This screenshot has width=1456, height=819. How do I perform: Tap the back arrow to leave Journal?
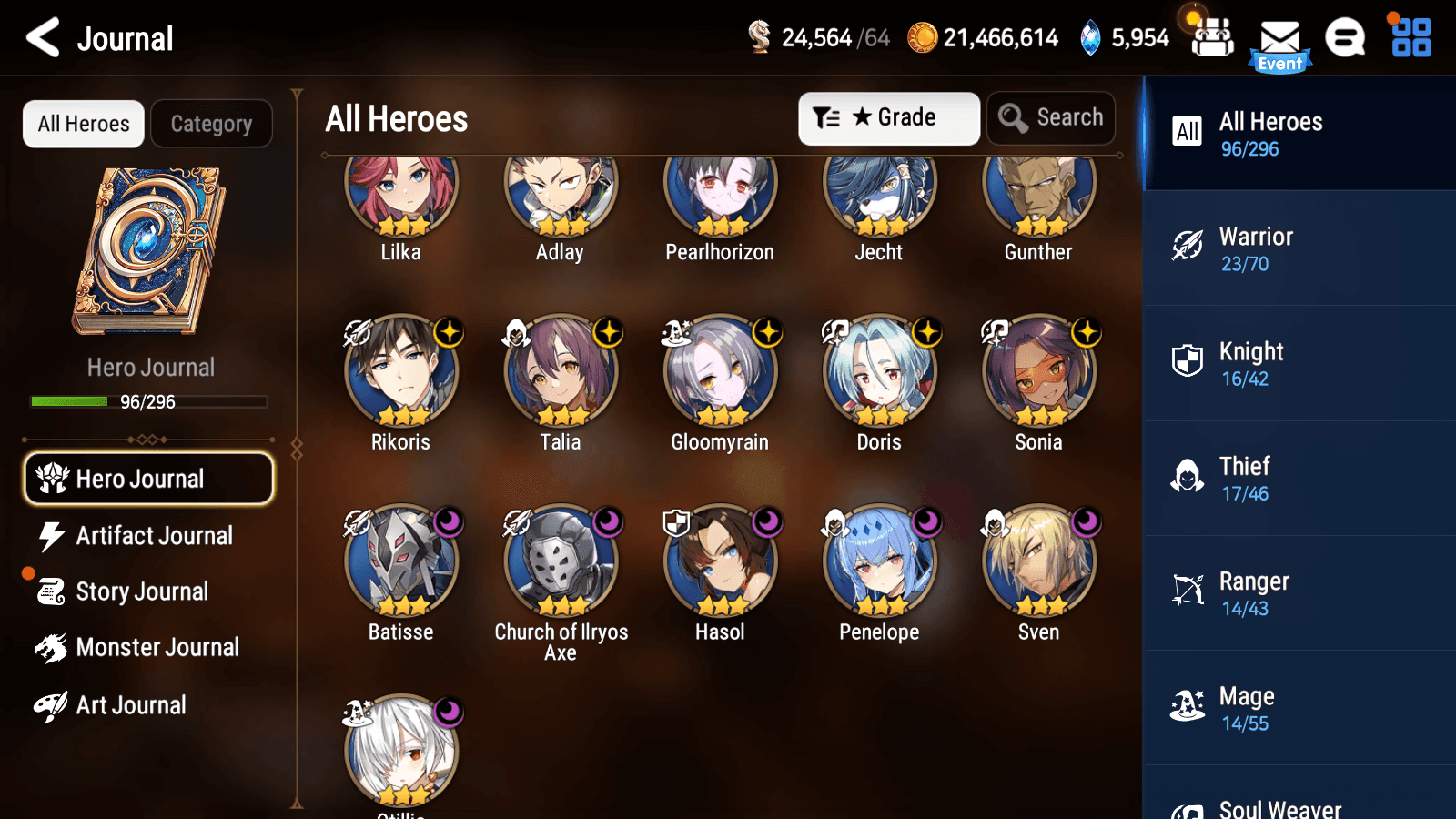click(40, 38)
